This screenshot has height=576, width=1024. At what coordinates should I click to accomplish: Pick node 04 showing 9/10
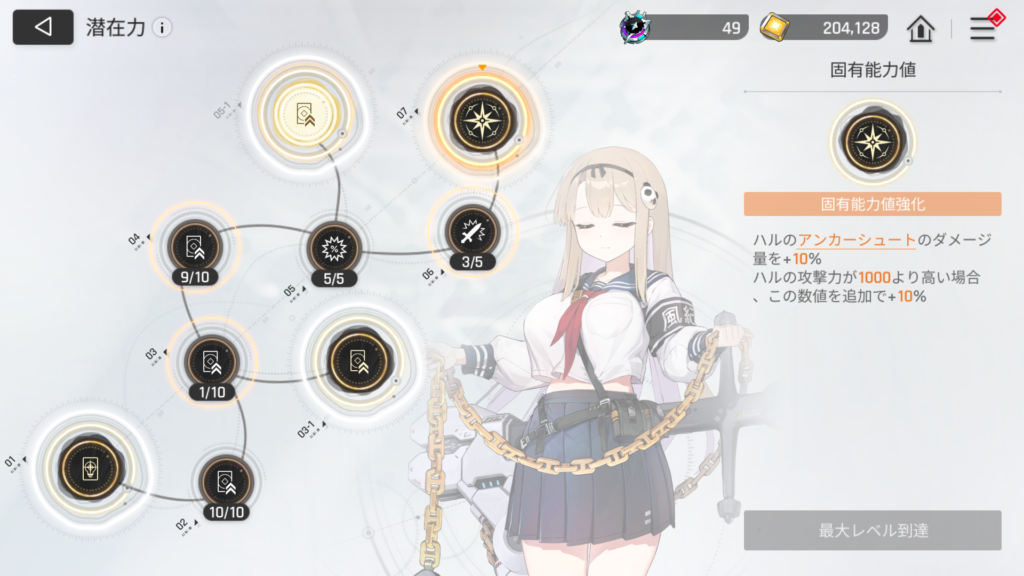[191, 245]
